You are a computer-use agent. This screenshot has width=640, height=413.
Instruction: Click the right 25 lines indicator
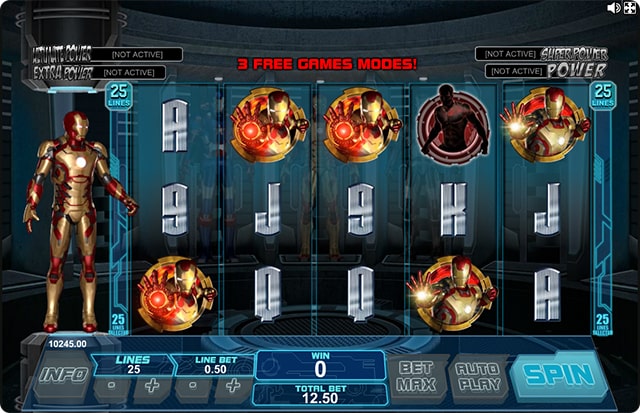[603, 97]
